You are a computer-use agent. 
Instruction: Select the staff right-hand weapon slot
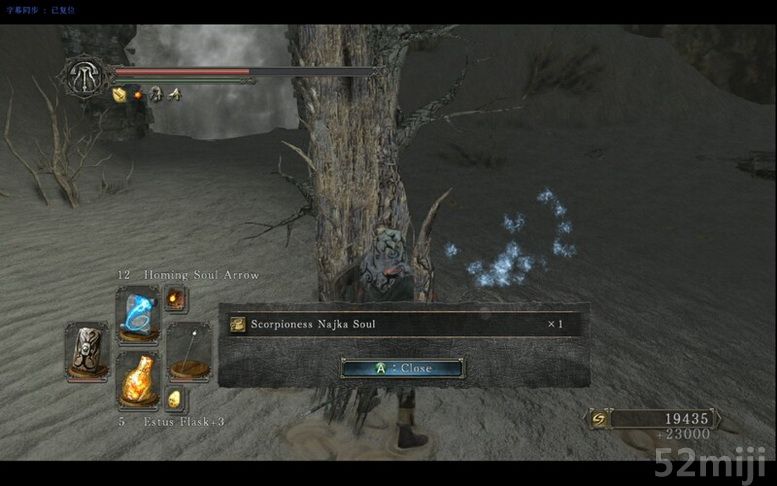[x=188, y=351]
